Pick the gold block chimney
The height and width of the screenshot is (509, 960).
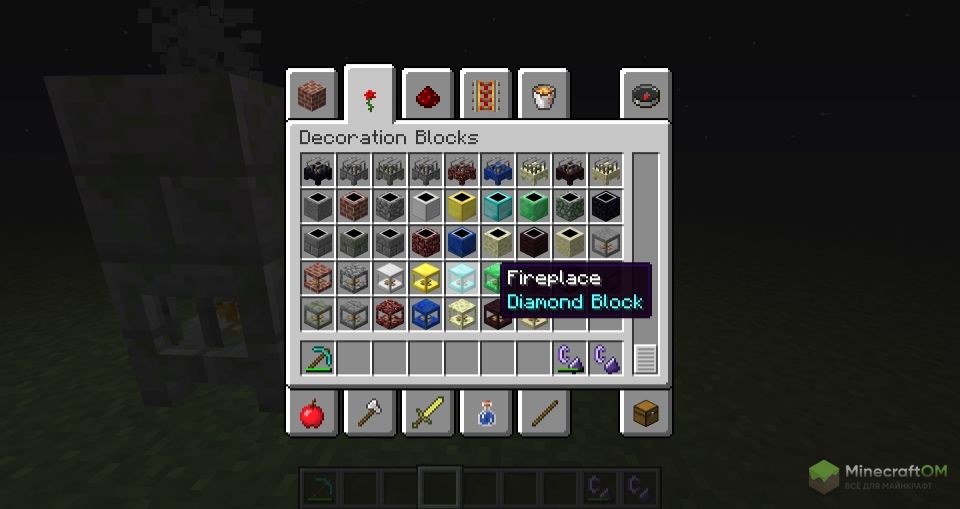462,207
